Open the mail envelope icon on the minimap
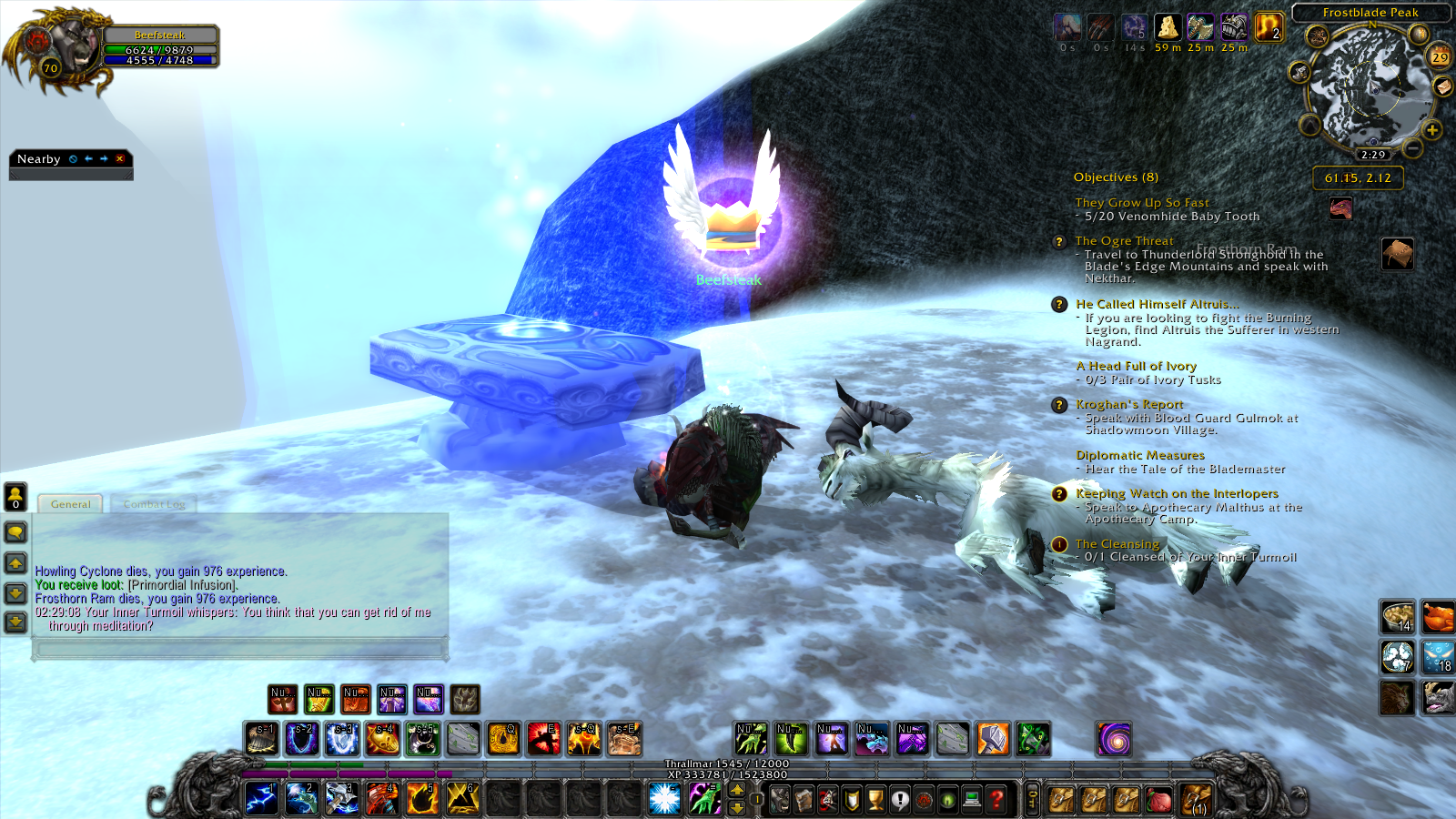 1442,86
